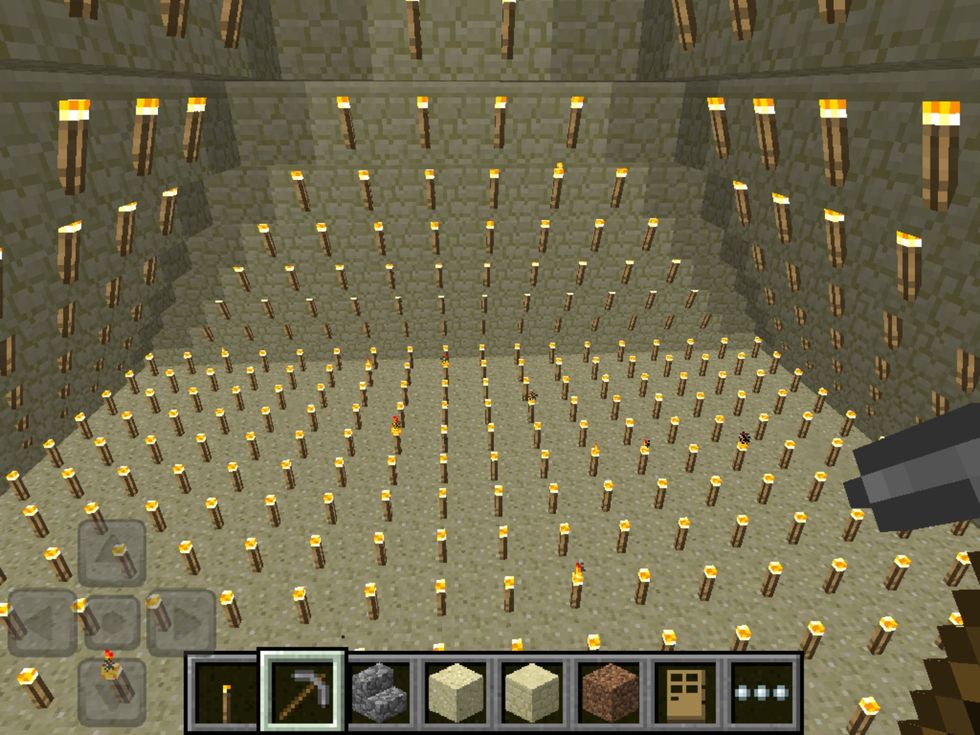Select the torch hotbar slot
The height and width of the screenshot is (735, 980).
point(223,692)
